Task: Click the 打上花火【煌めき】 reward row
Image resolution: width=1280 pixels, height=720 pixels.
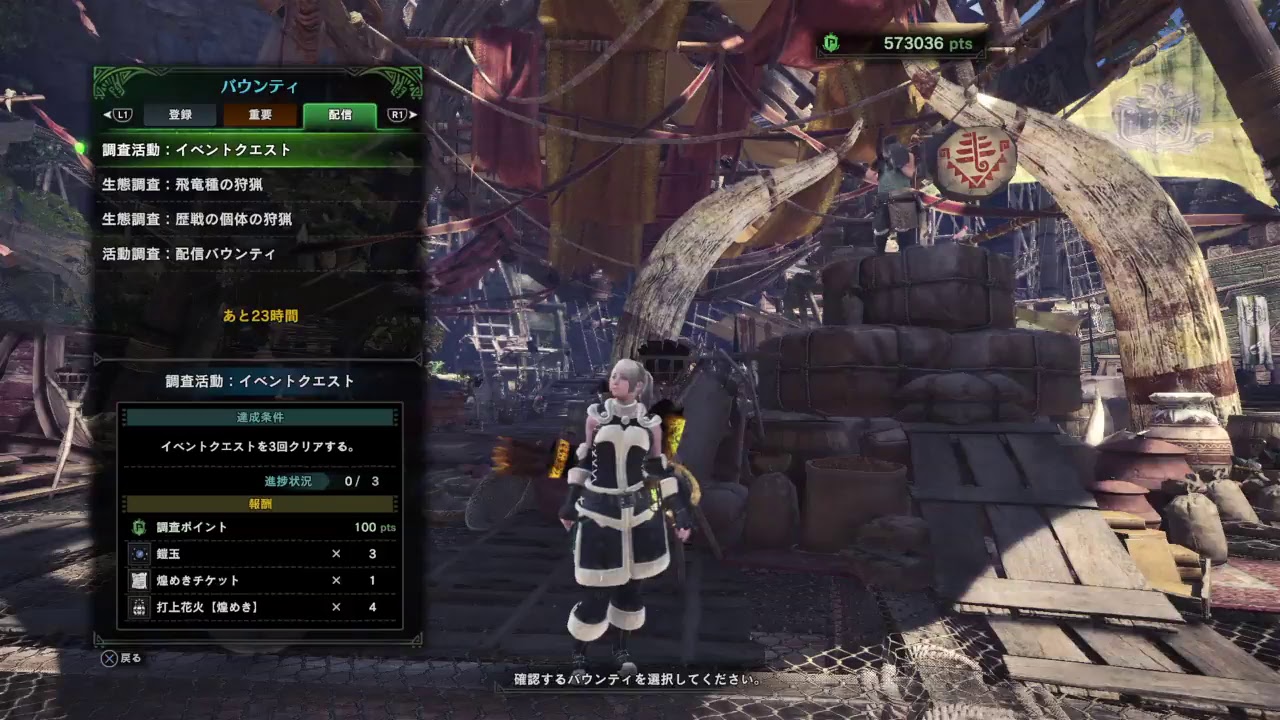Action: point(260,607)
